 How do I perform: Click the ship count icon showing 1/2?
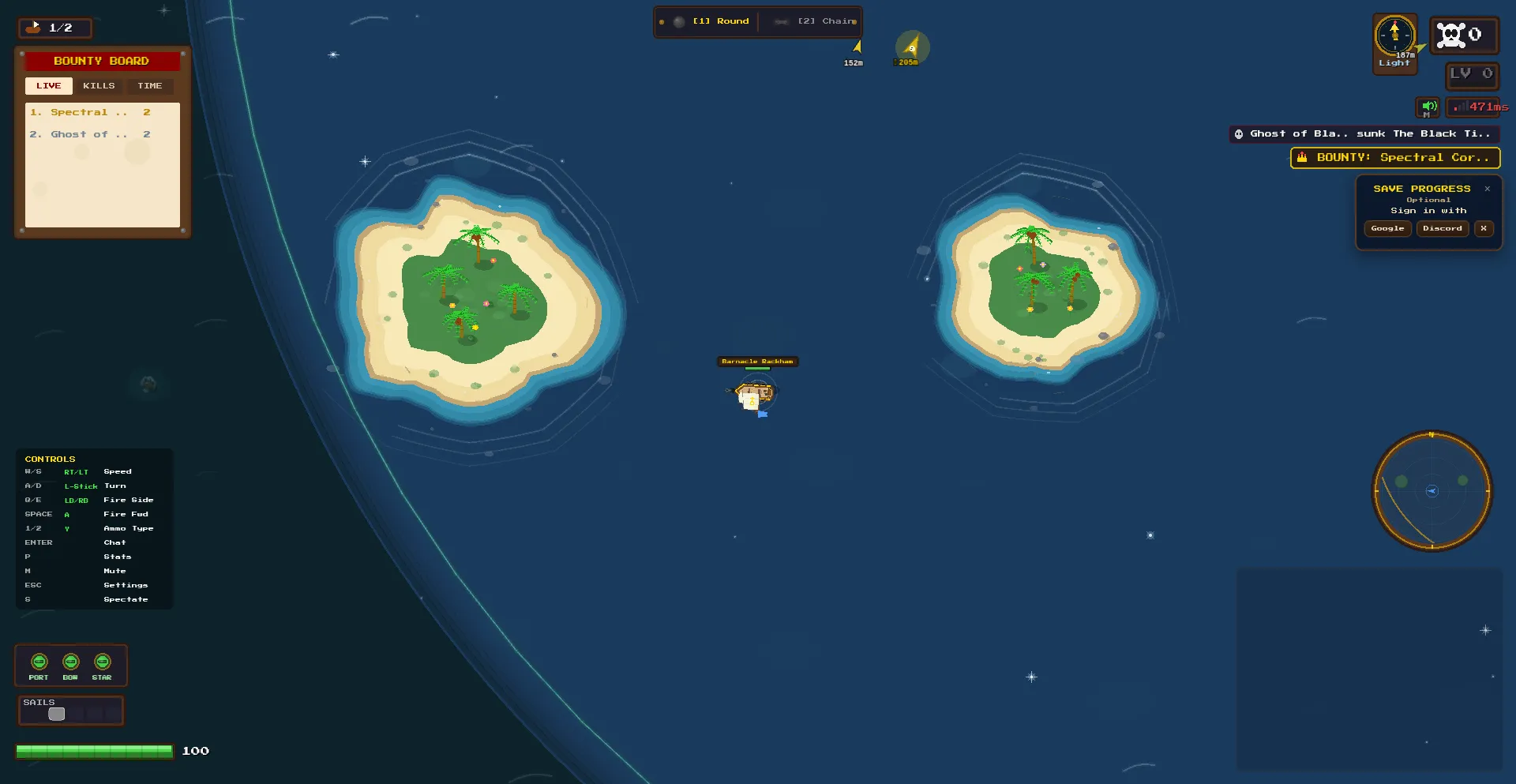pyautogui.click(x=54, y=28)
